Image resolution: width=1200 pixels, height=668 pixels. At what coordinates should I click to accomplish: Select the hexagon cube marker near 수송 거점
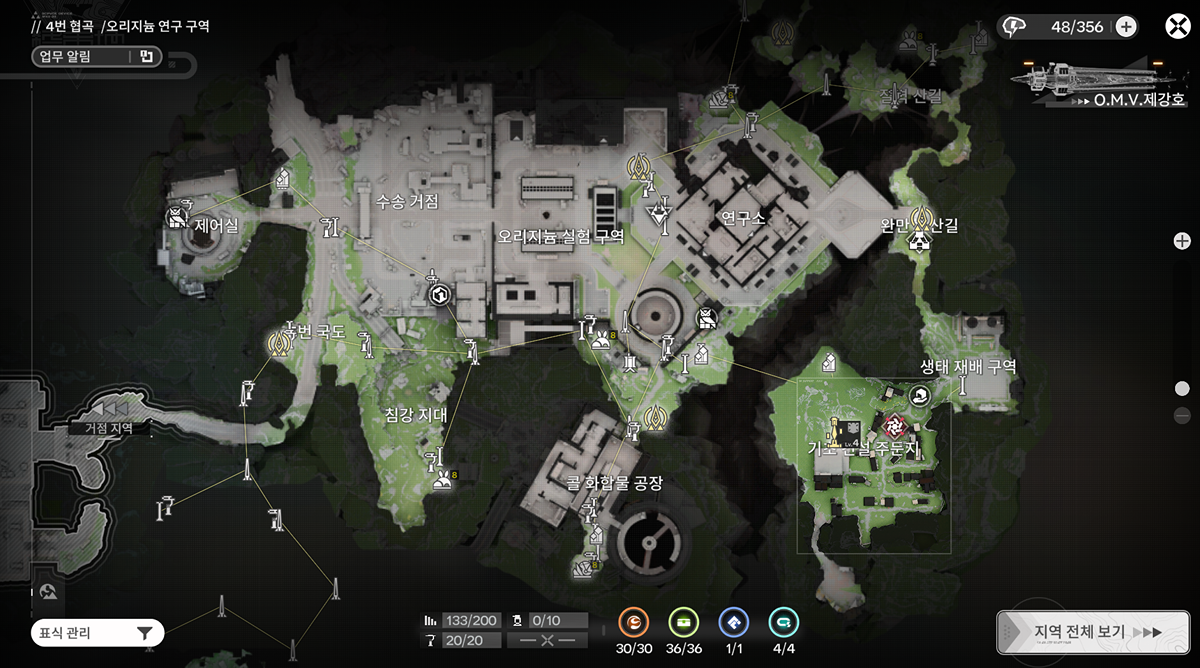pos(438,295)
